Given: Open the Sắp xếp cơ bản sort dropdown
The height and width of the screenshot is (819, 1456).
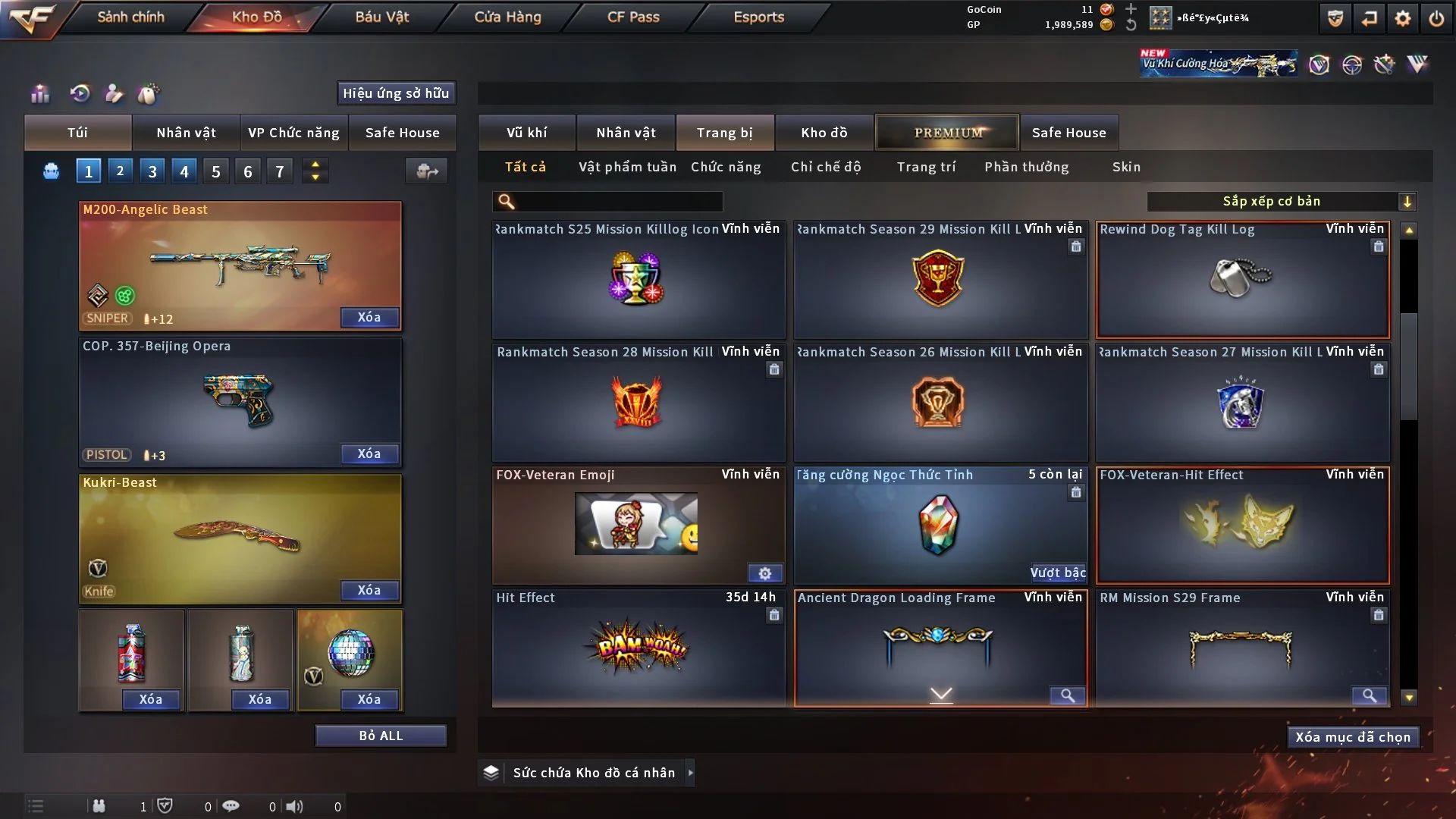Looking at the screenshot, I should (x=1281, y=202).
